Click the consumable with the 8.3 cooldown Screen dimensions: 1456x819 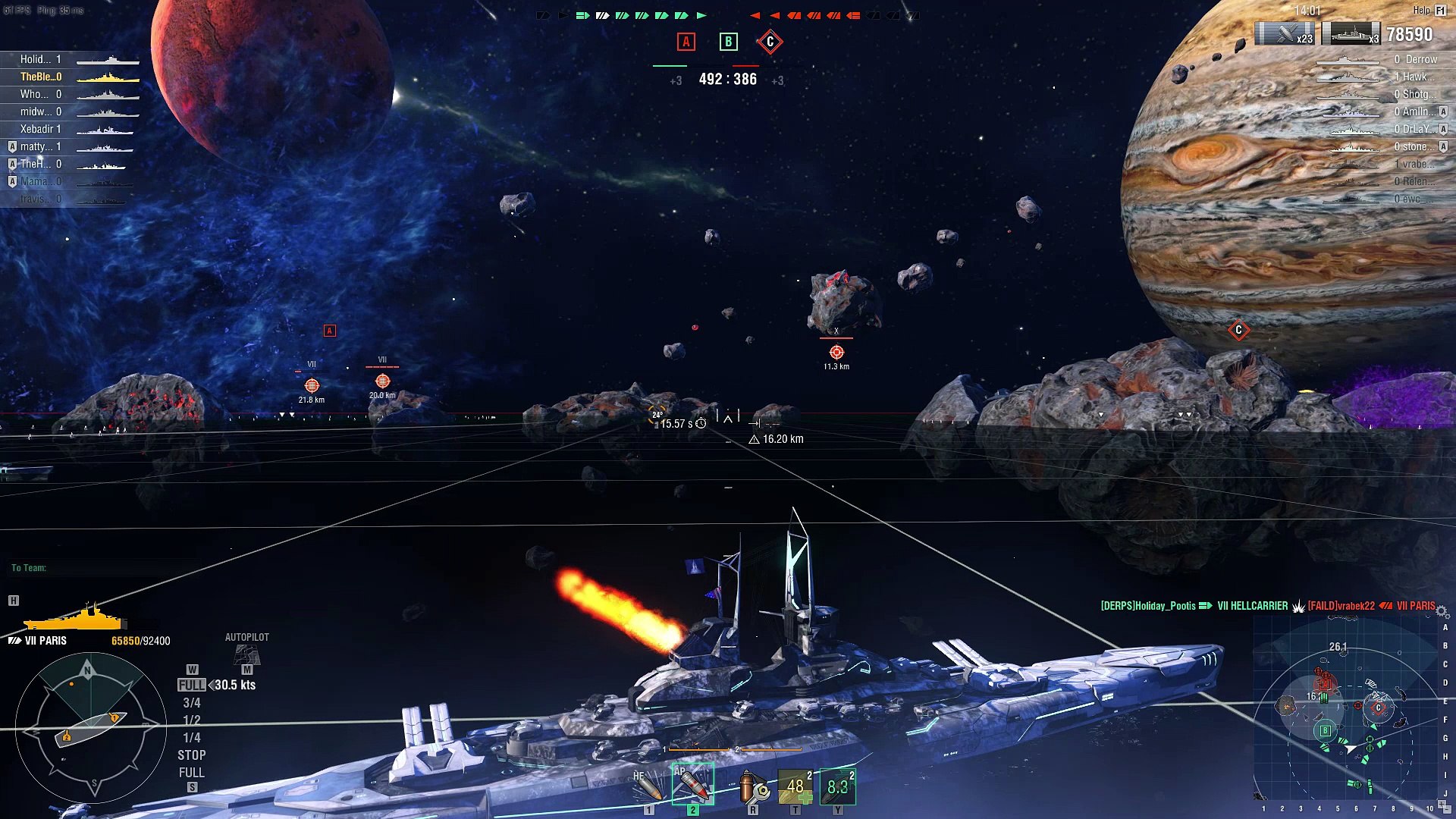coord(838,786)
